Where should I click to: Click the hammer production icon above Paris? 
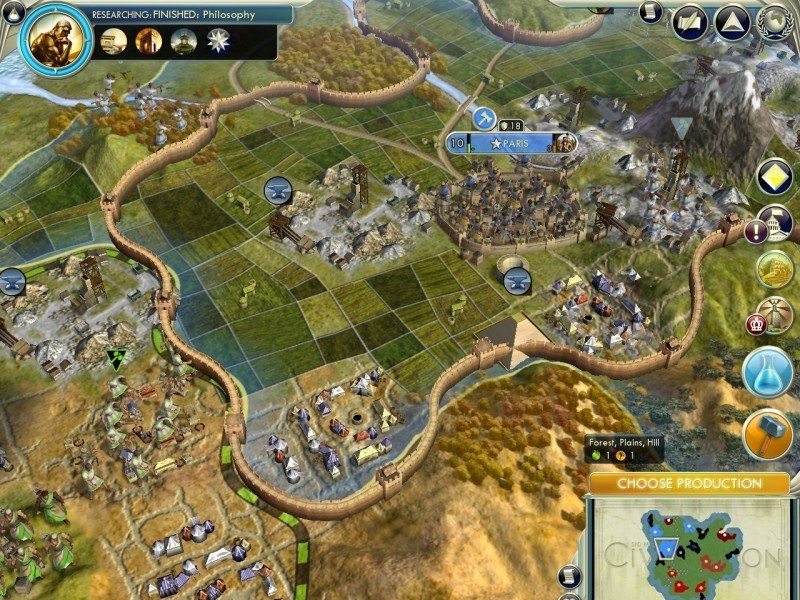[x=485, y=119]
